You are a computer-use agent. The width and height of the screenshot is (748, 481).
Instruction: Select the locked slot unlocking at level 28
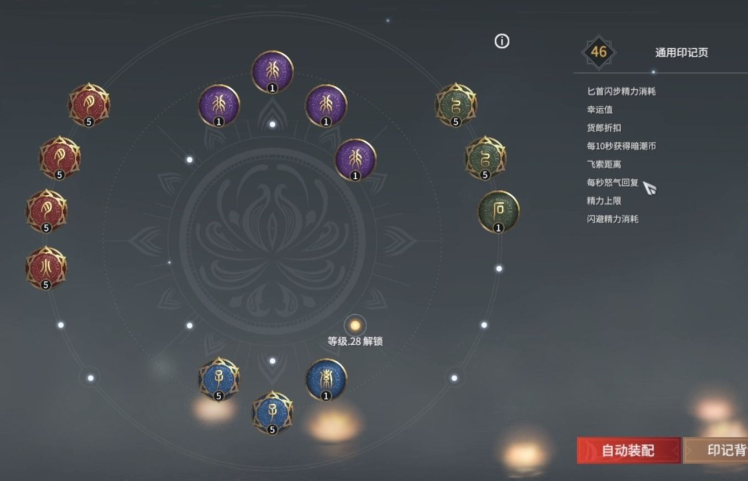coord(354,325)
